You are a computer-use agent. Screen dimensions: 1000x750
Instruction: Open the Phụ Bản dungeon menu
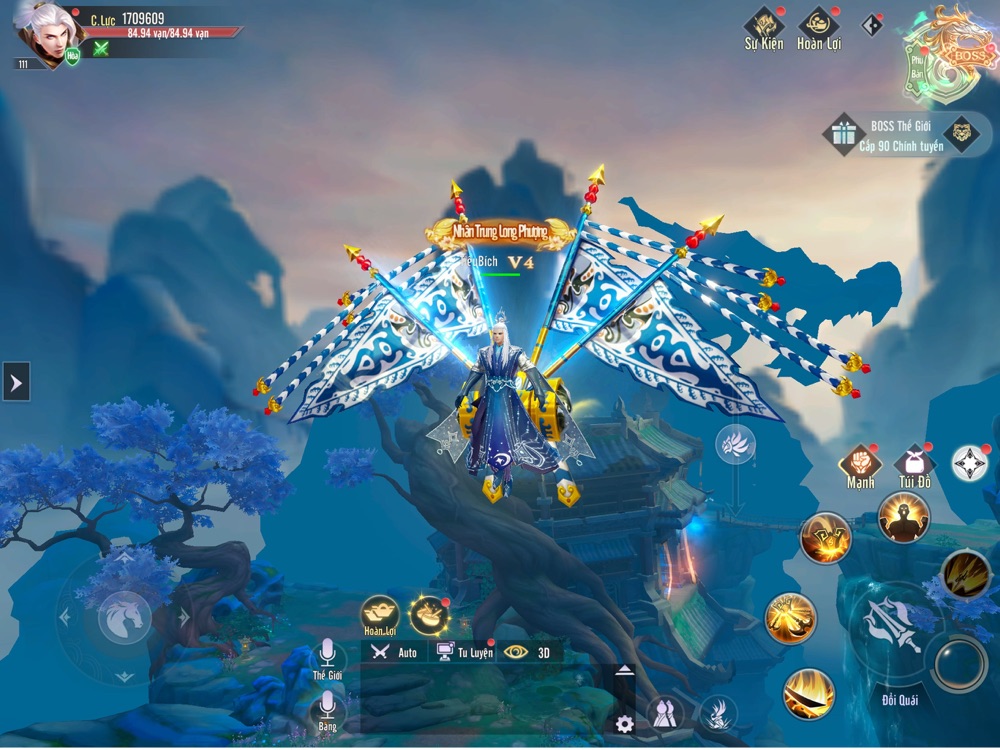click(917, 62)
